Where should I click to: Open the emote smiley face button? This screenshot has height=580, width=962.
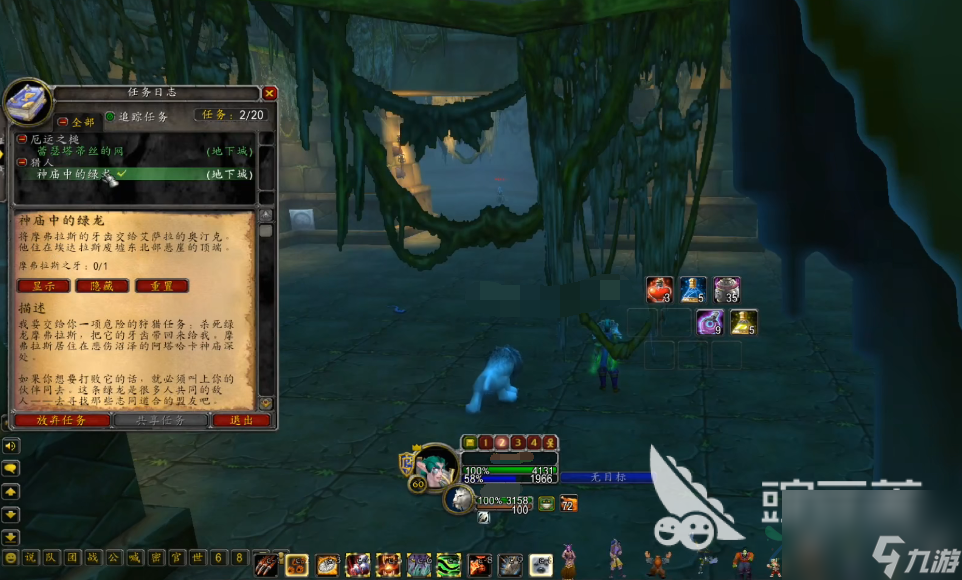tap(11, 557)
